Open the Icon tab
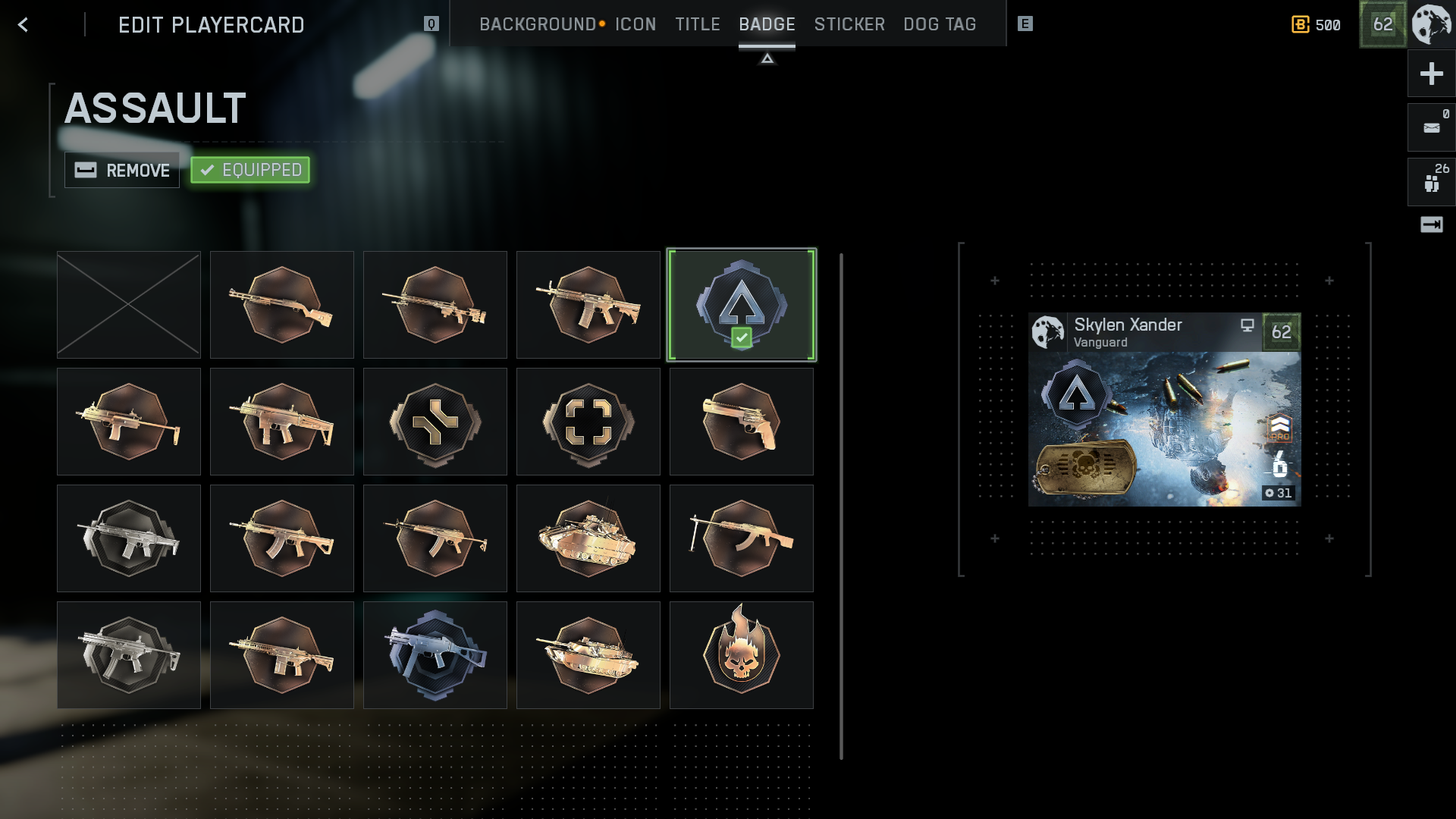Screen dimensions: 1456x819 coord(635,24)
